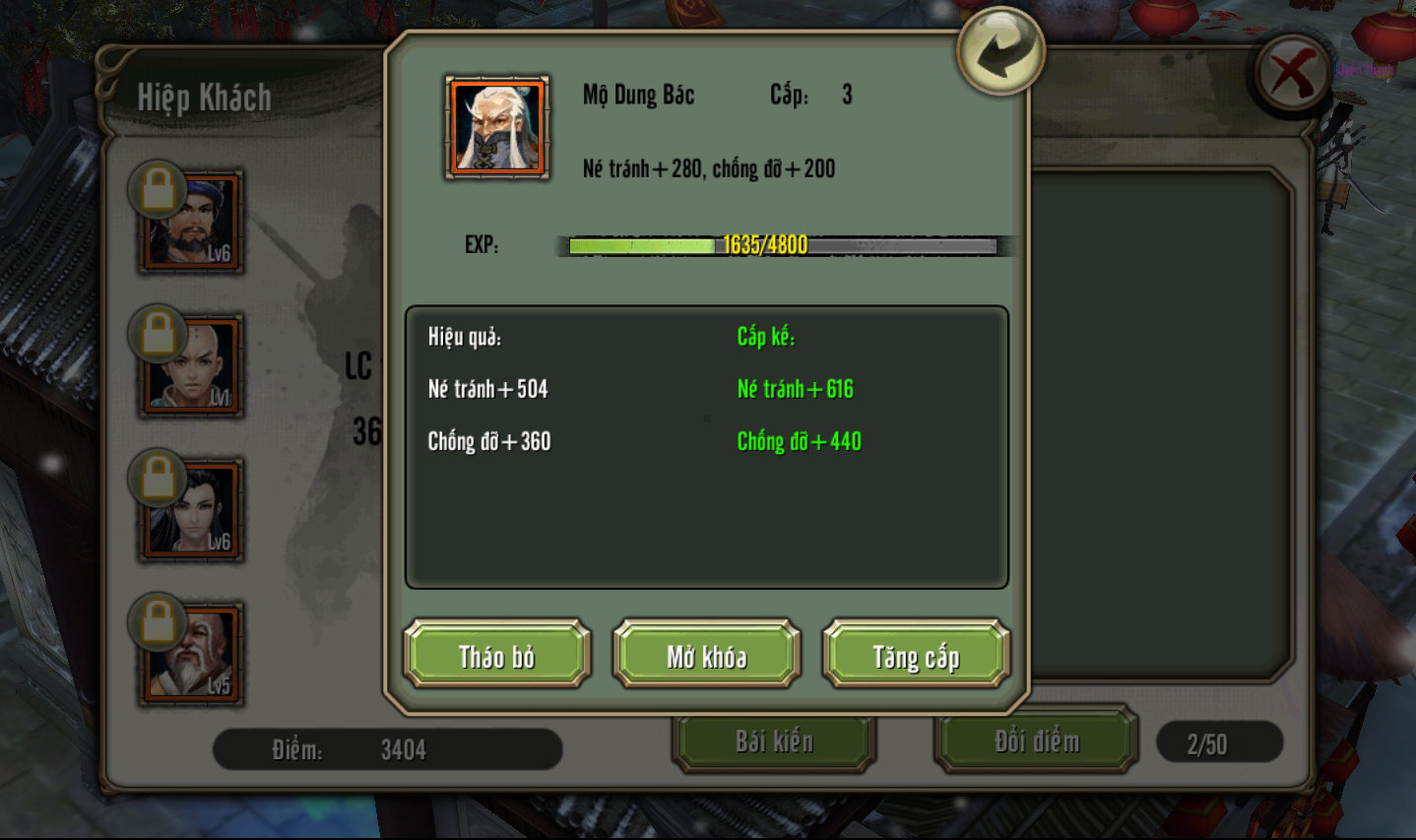Upgrade hero using Tăng cấp button
1416x840 pixels.
click(x=916, y=654)
